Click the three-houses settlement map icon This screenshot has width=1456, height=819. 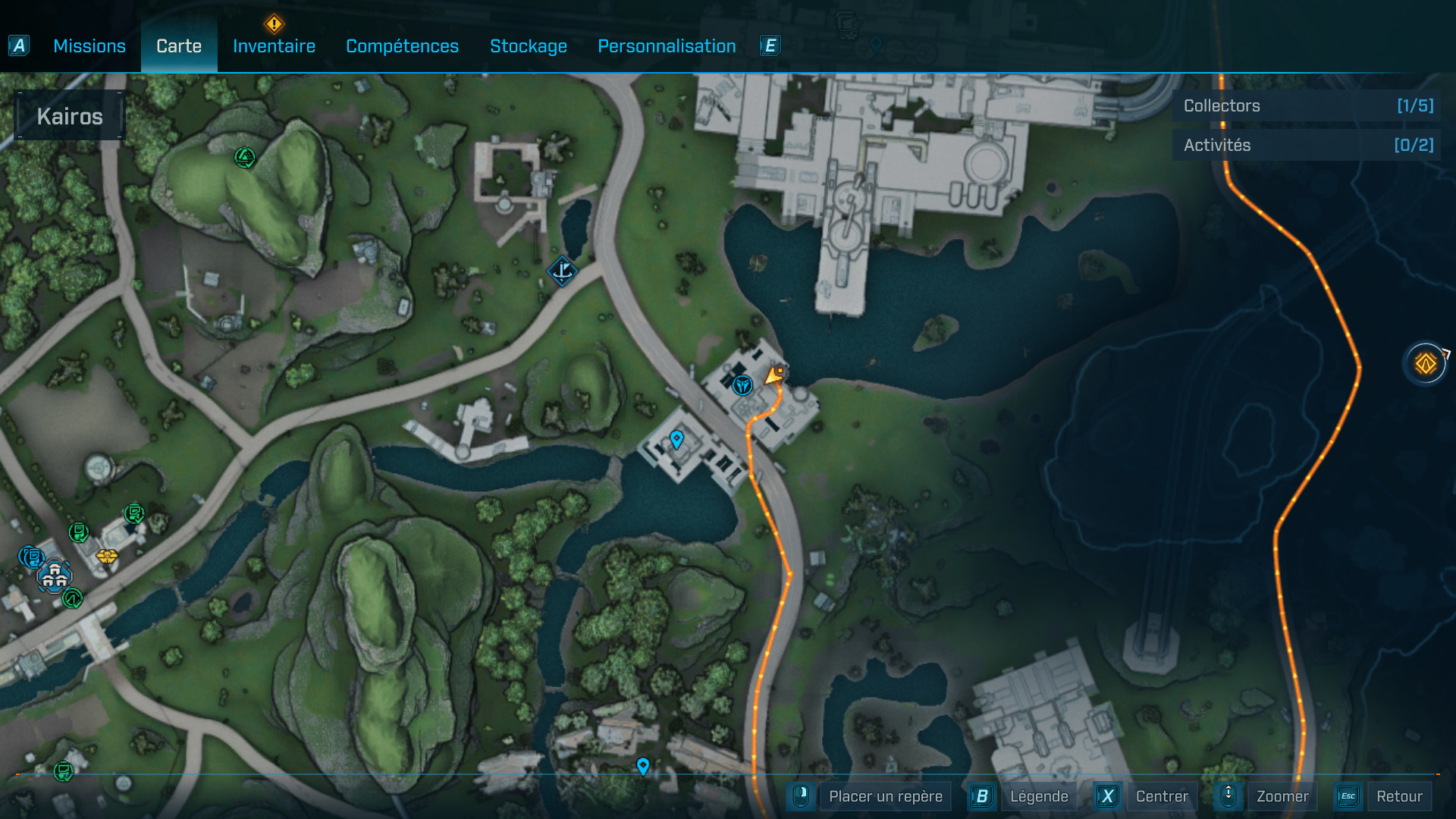click(x=55, y=576)
